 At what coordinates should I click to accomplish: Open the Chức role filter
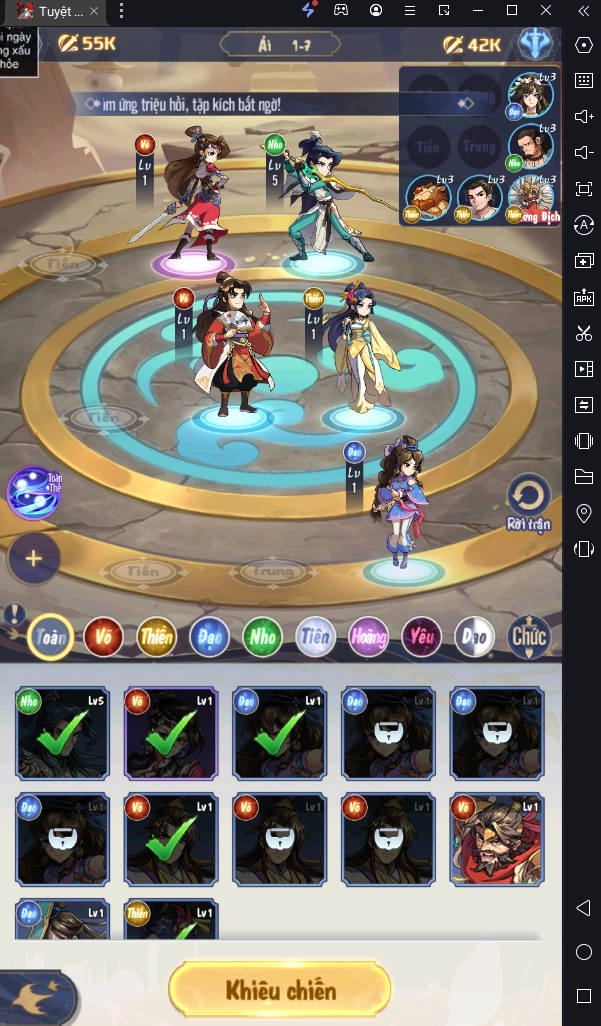[528, 637]
